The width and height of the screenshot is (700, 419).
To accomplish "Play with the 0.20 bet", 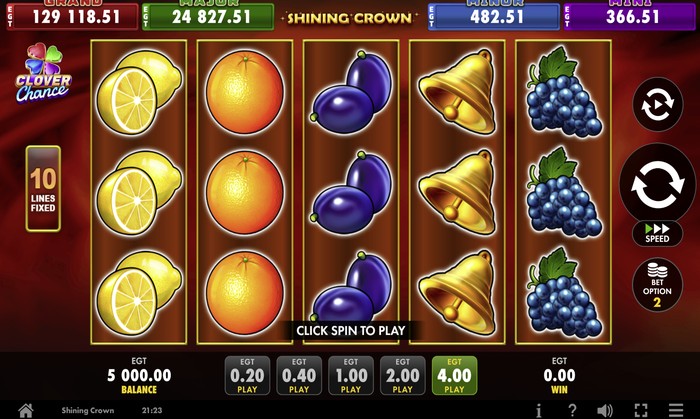I will pyautogui.click(x=246, y=376).
